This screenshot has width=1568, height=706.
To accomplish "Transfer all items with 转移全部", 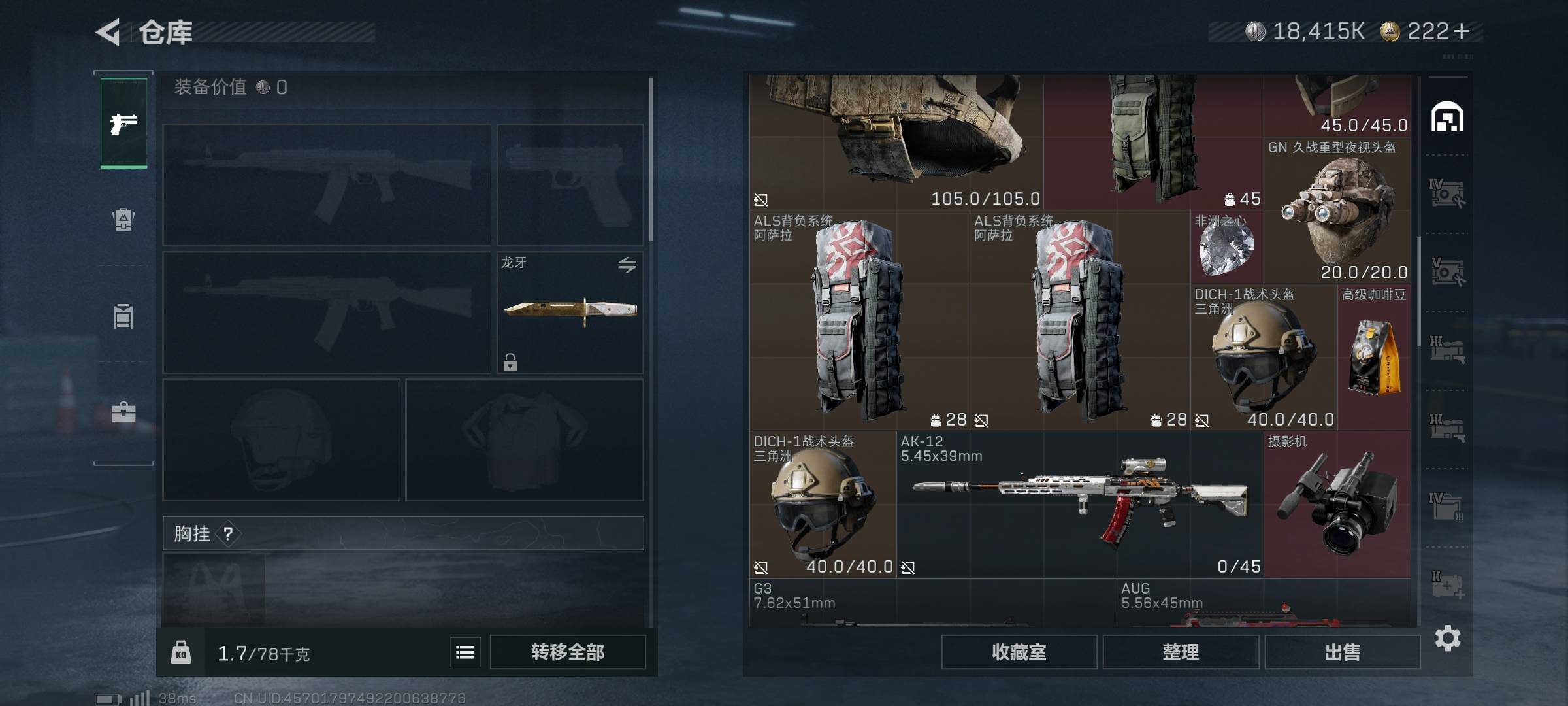I will pyautogui.click(x=567, y=652).
